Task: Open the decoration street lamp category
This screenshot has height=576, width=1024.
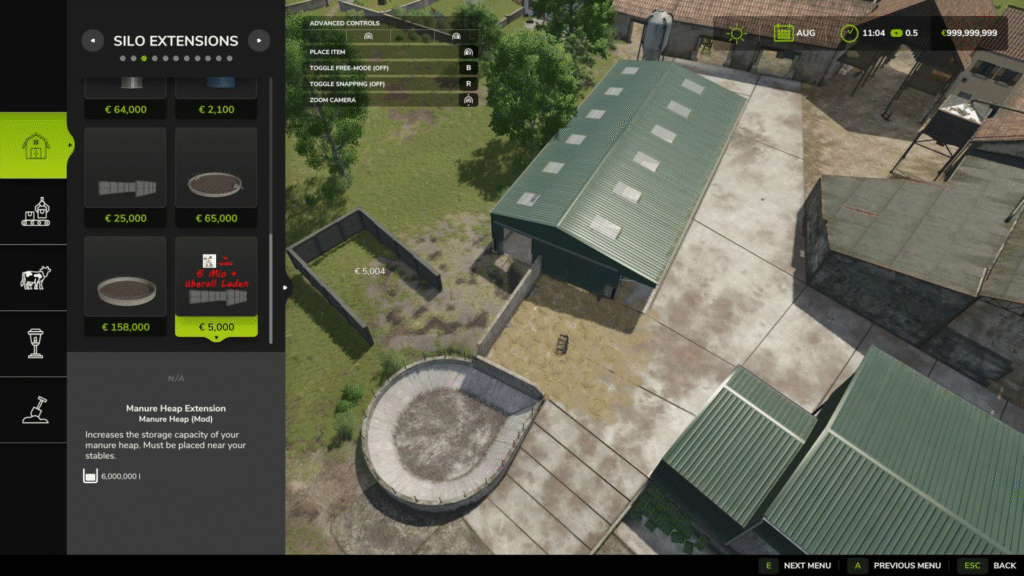Action: pos(34,343)
